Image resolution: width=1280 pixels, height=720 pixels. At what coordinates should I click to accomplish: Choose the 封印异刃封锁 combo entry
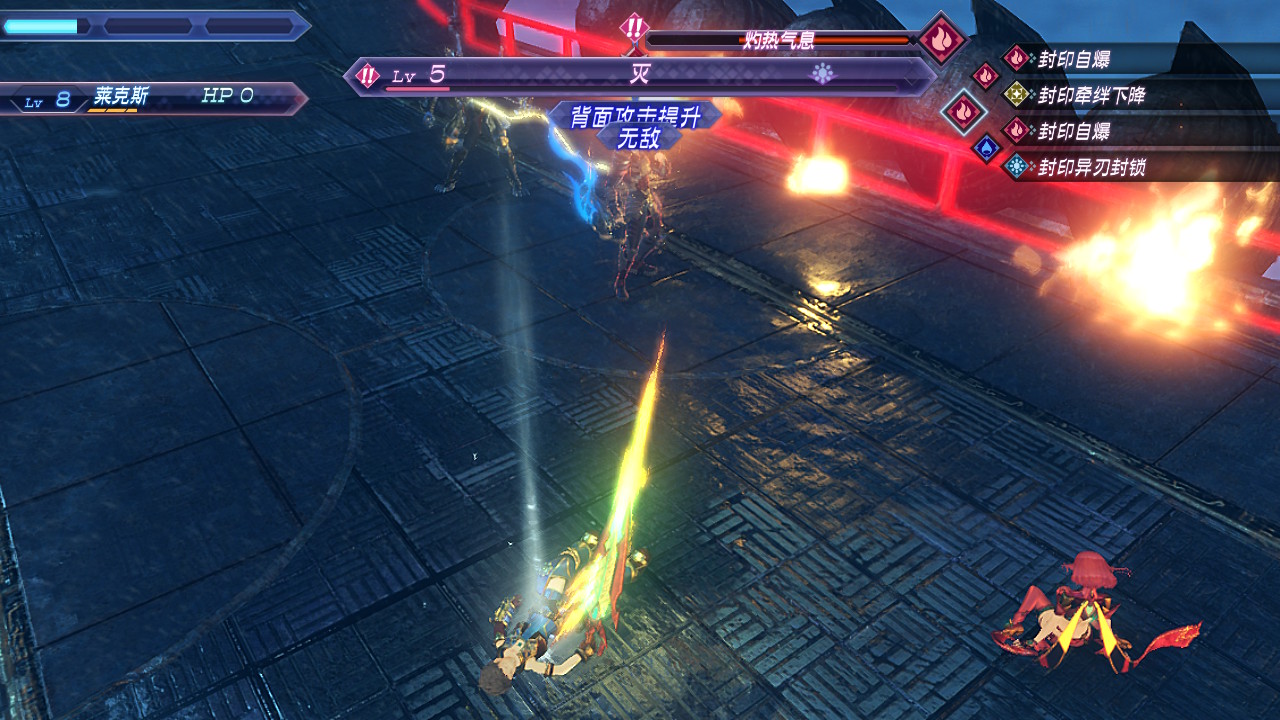pyautogui.click(x=1090, y=167)
